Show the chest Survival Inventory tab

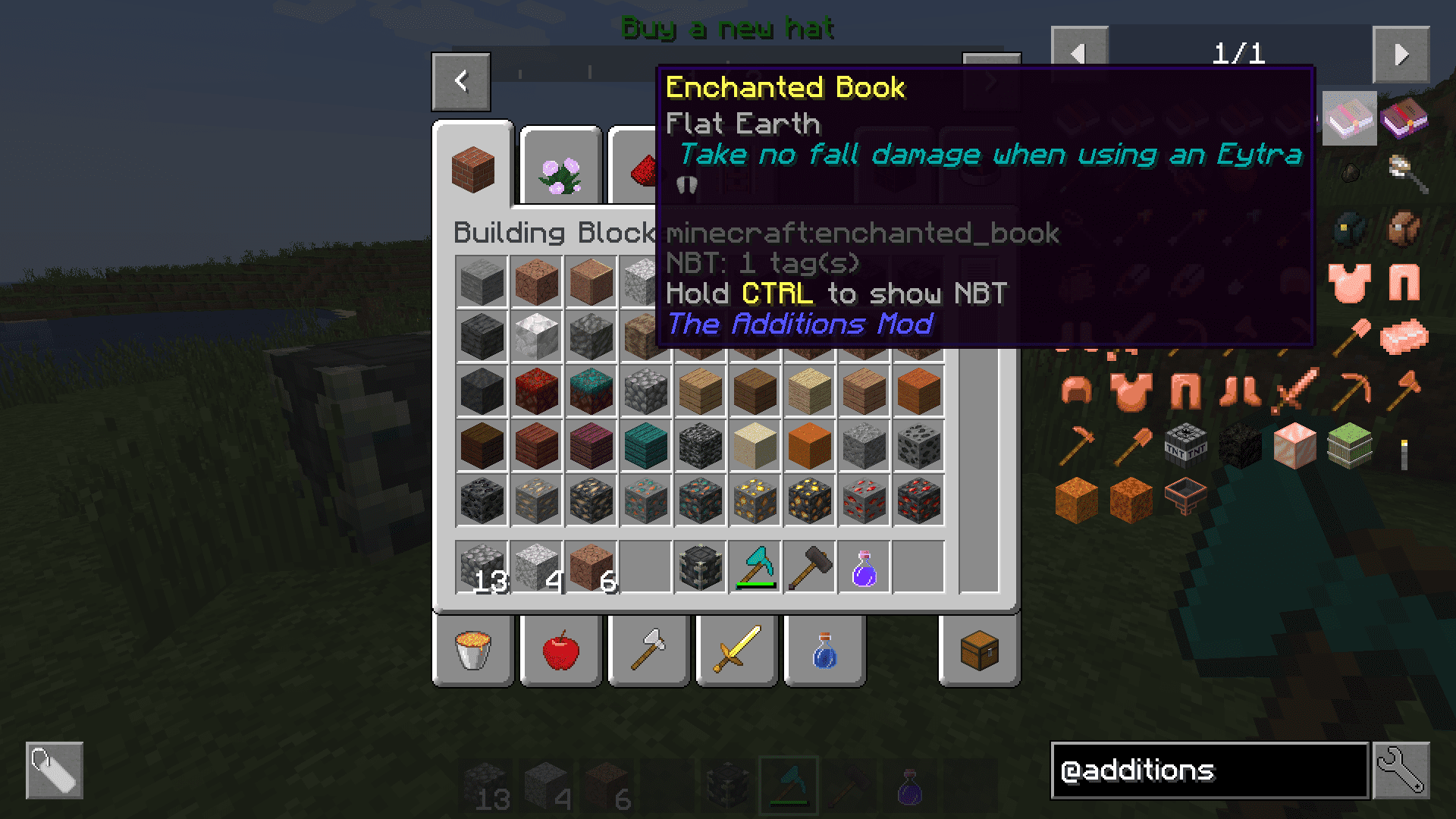click(979, 651)
